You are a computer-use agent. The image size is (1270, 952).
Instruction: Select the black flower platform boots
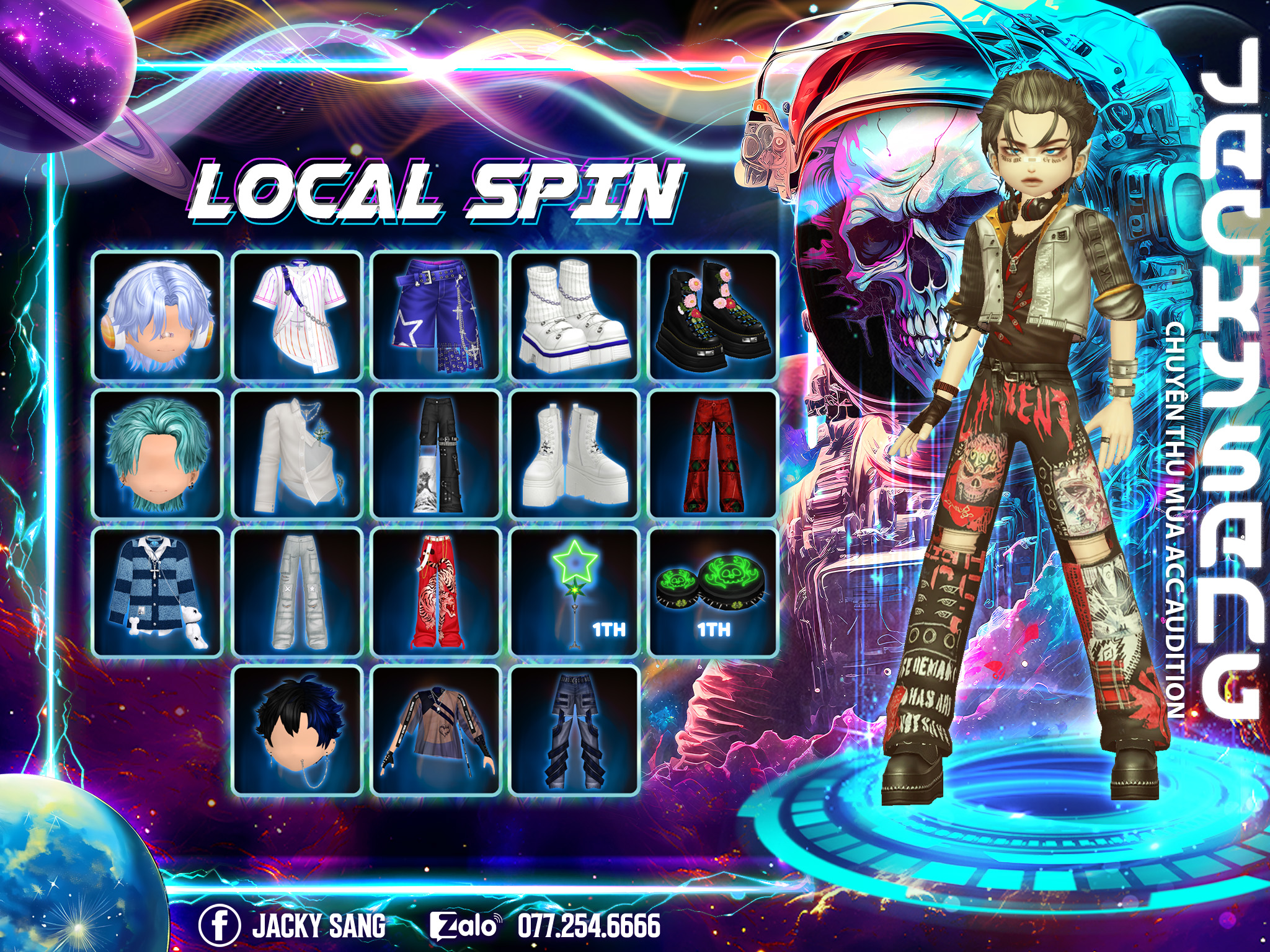coord(713,316)
